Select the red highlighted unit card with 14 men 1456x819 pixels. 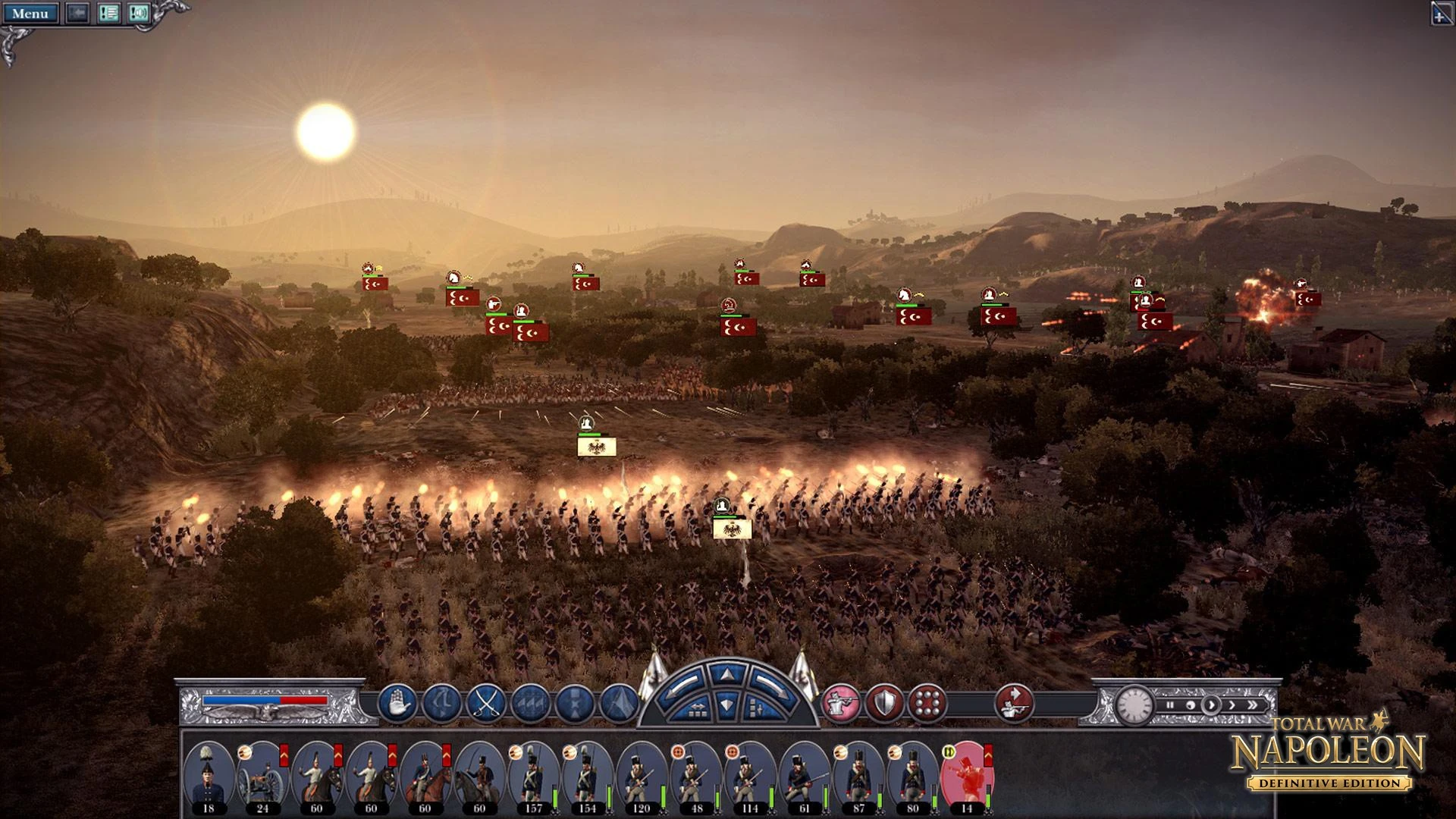[965, 775]
